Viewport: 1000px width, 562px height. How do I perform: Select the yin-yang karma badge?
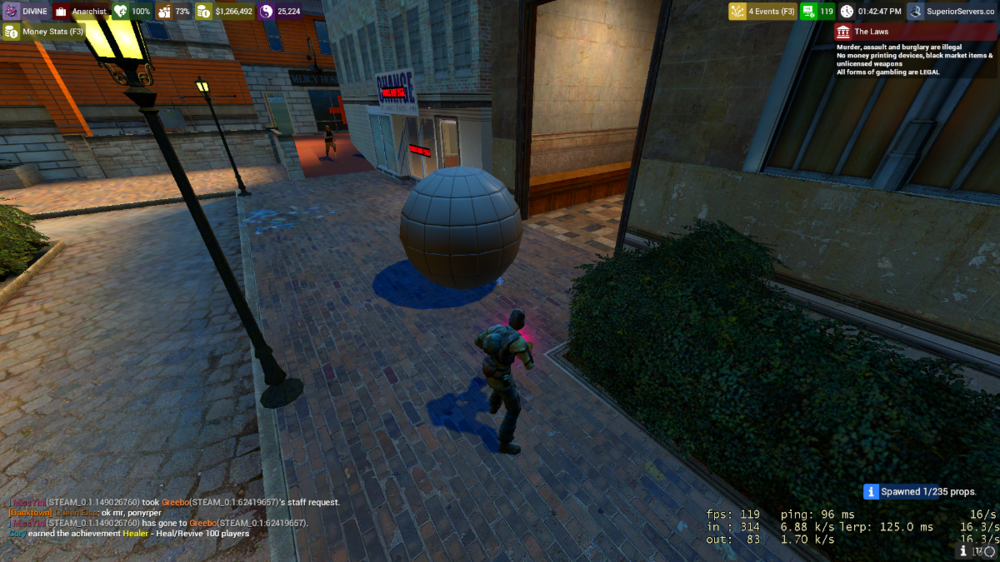pos(280,12)
